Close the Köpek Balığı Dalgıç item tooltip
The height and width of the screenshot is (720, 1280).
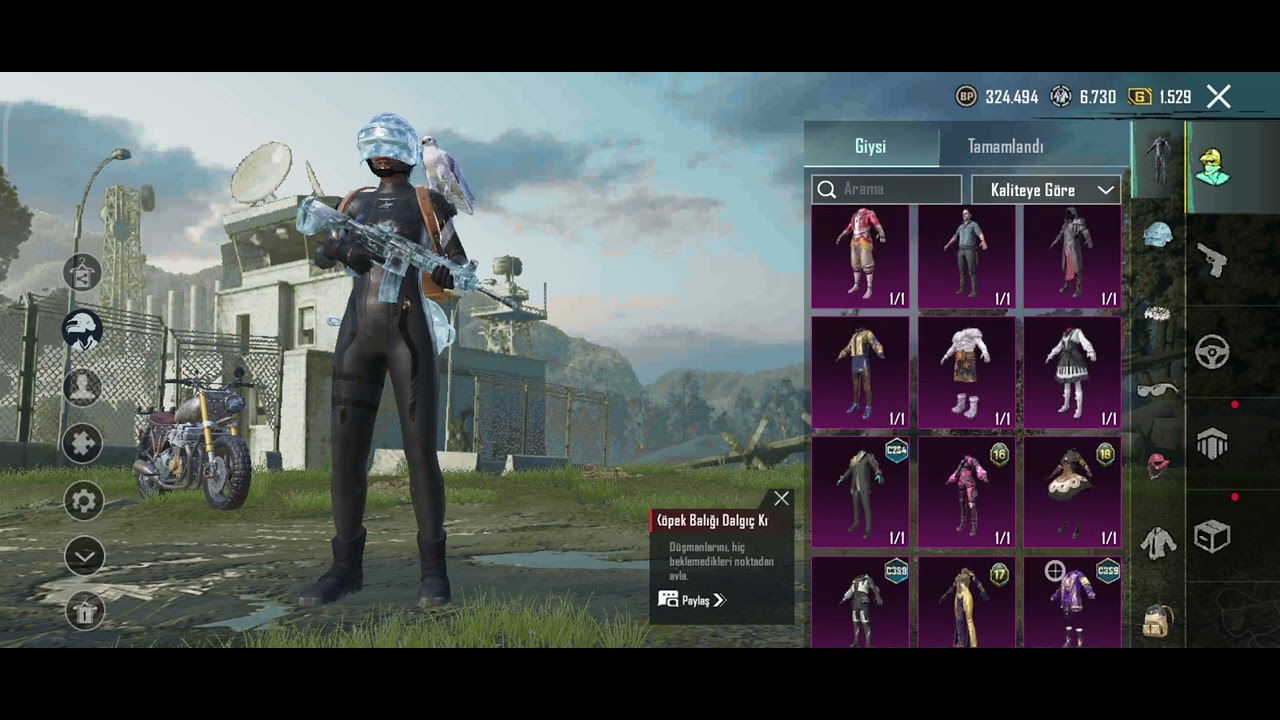[x=781, y=498]
